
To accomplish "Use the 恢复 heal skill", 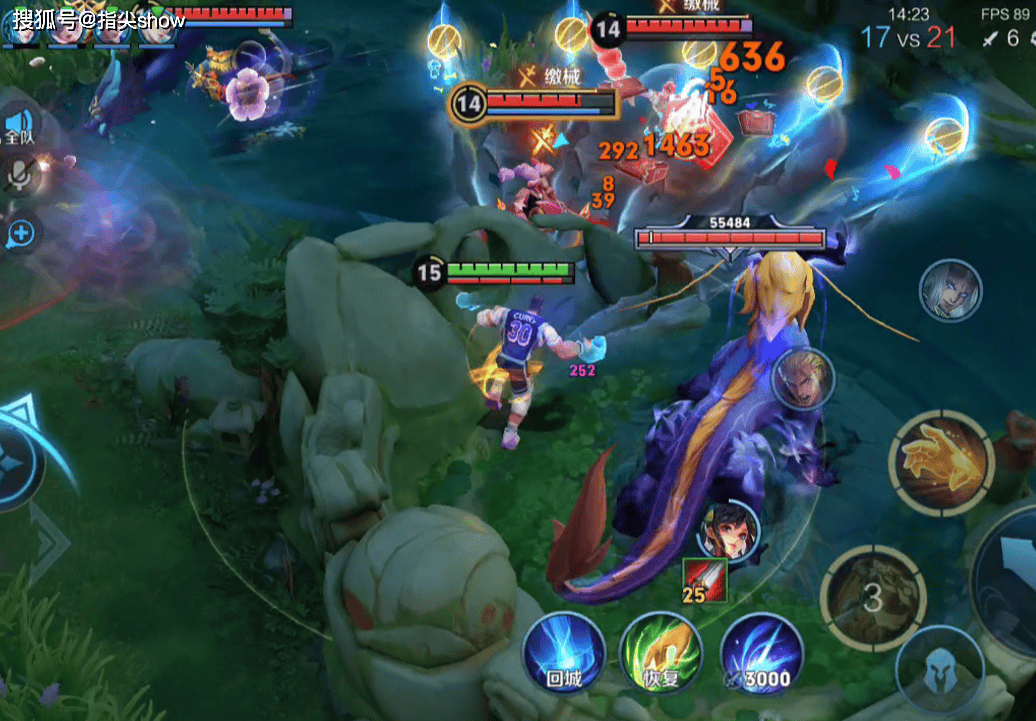I will pos(660,652).
